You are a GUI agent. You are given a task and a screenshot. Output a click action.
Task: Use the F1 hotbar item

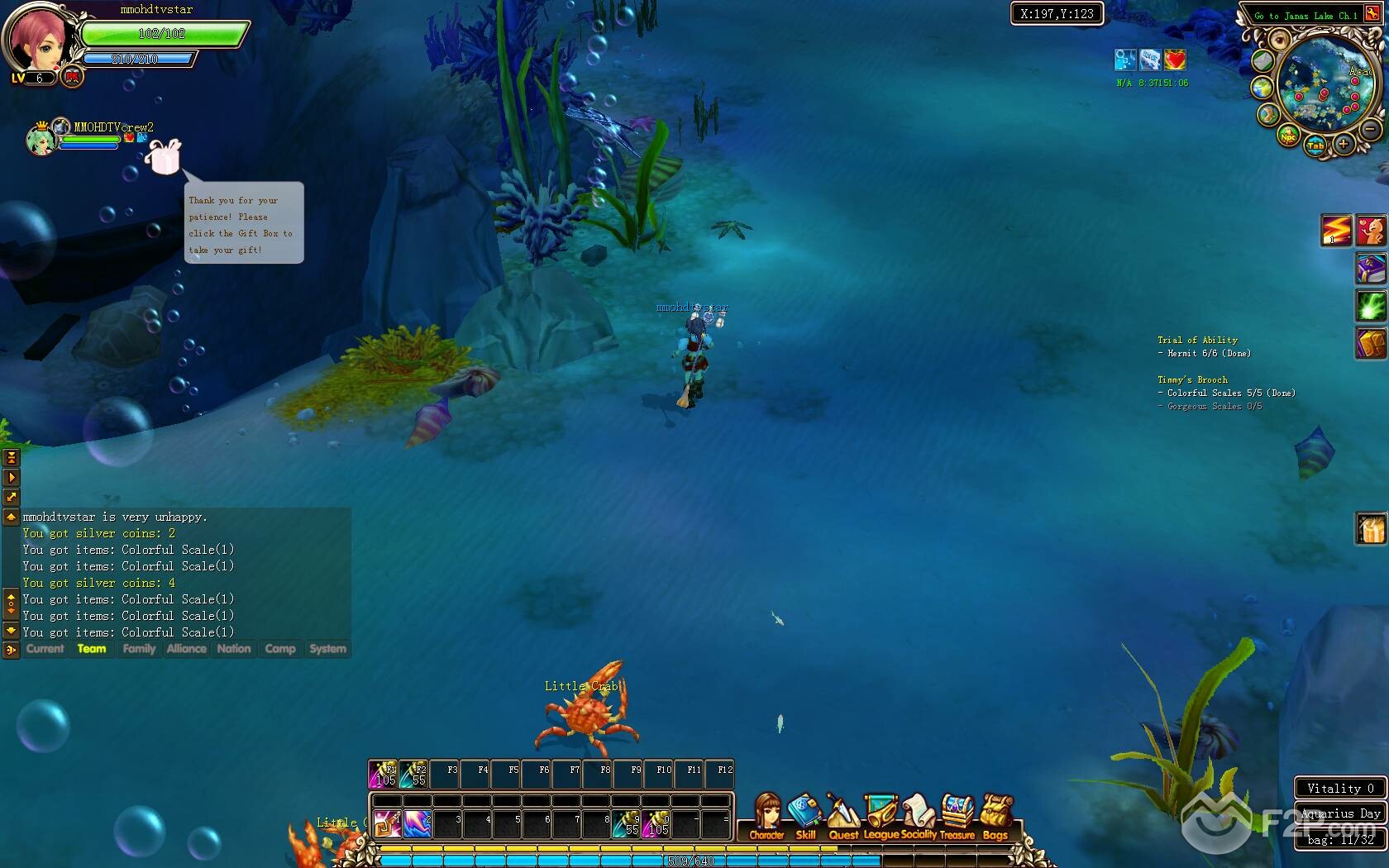[x=384, y=775]
